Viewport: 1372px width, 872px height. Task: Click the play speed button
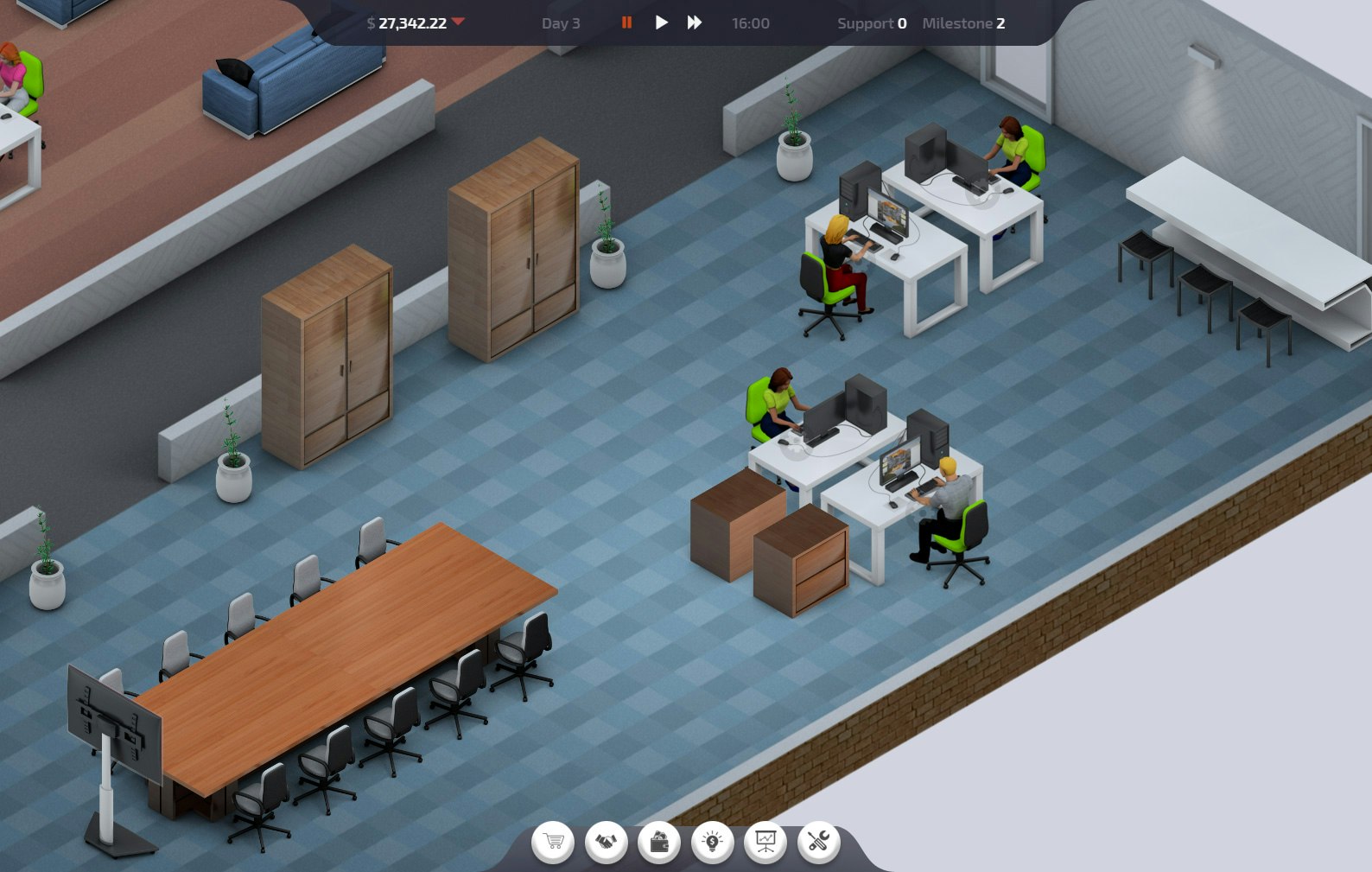tap(661, 23)
